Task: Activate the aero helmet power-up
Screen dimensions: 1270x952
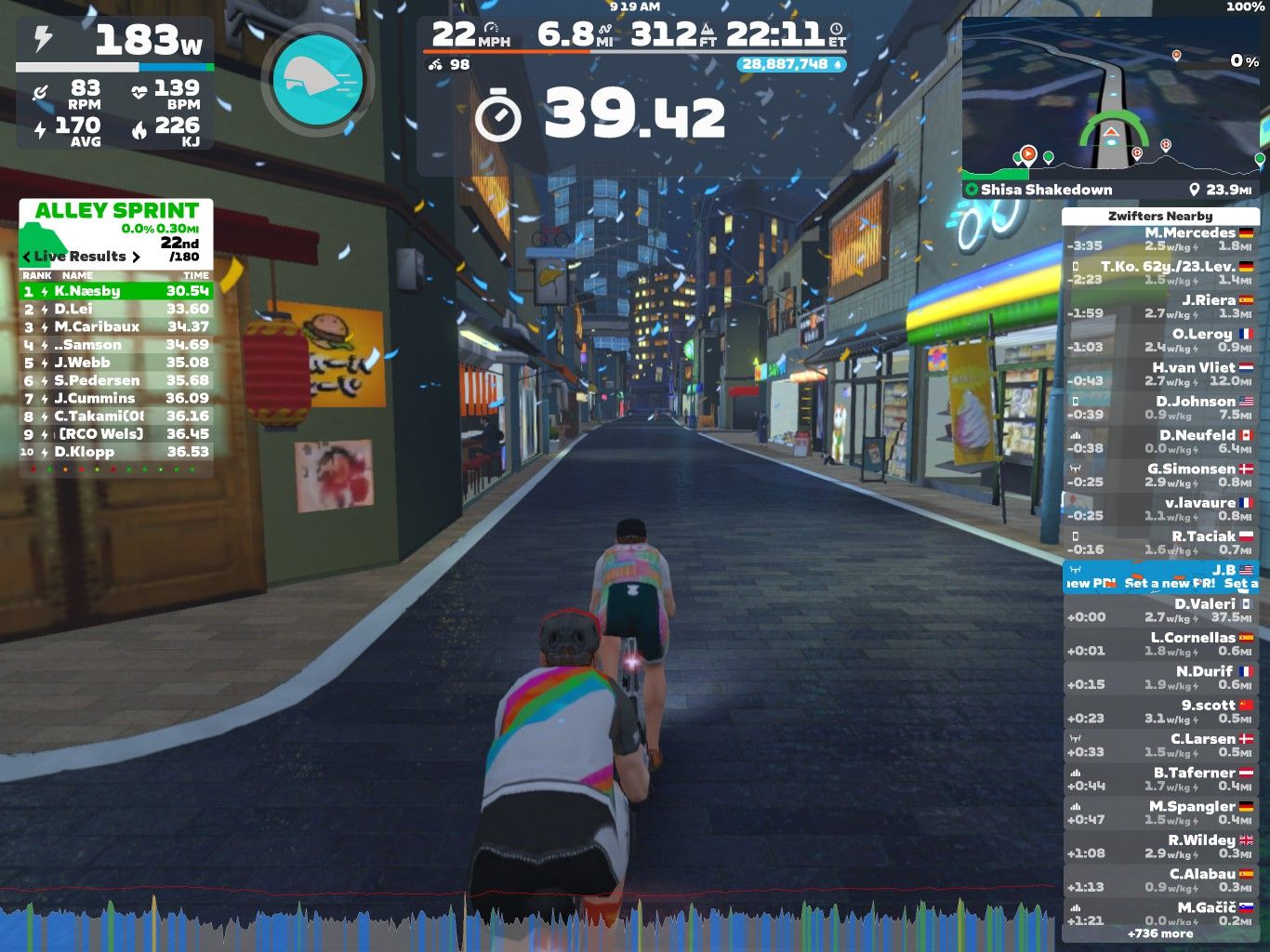Action: 317,80
